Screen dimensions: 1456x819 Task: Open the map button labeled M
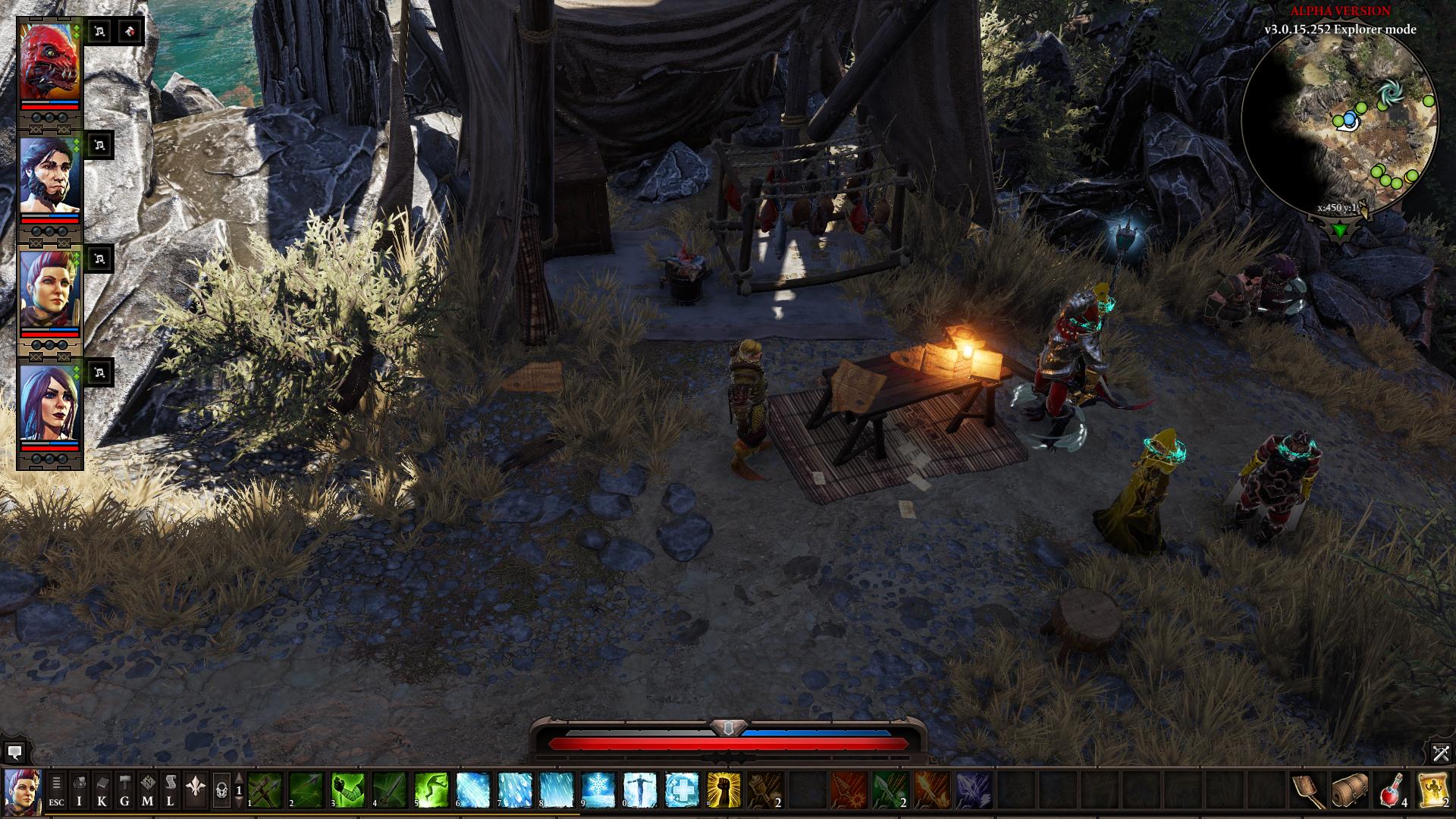(x=148, y=791)
